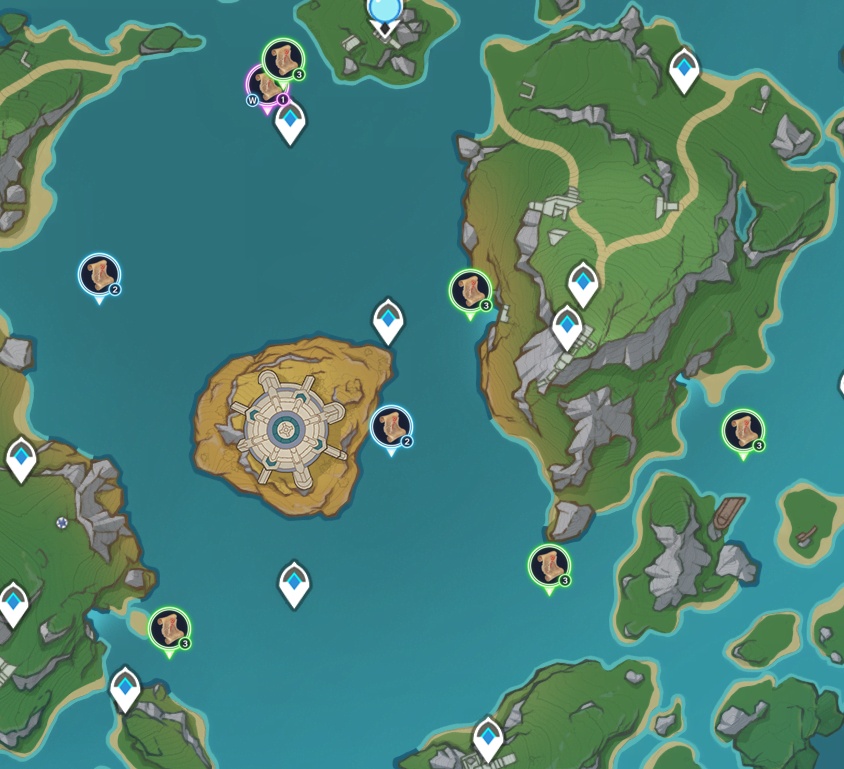Select the green scroll marker near the docked boat
The width and height of the screenshot is (844, 769).
[x=743, y=430]
